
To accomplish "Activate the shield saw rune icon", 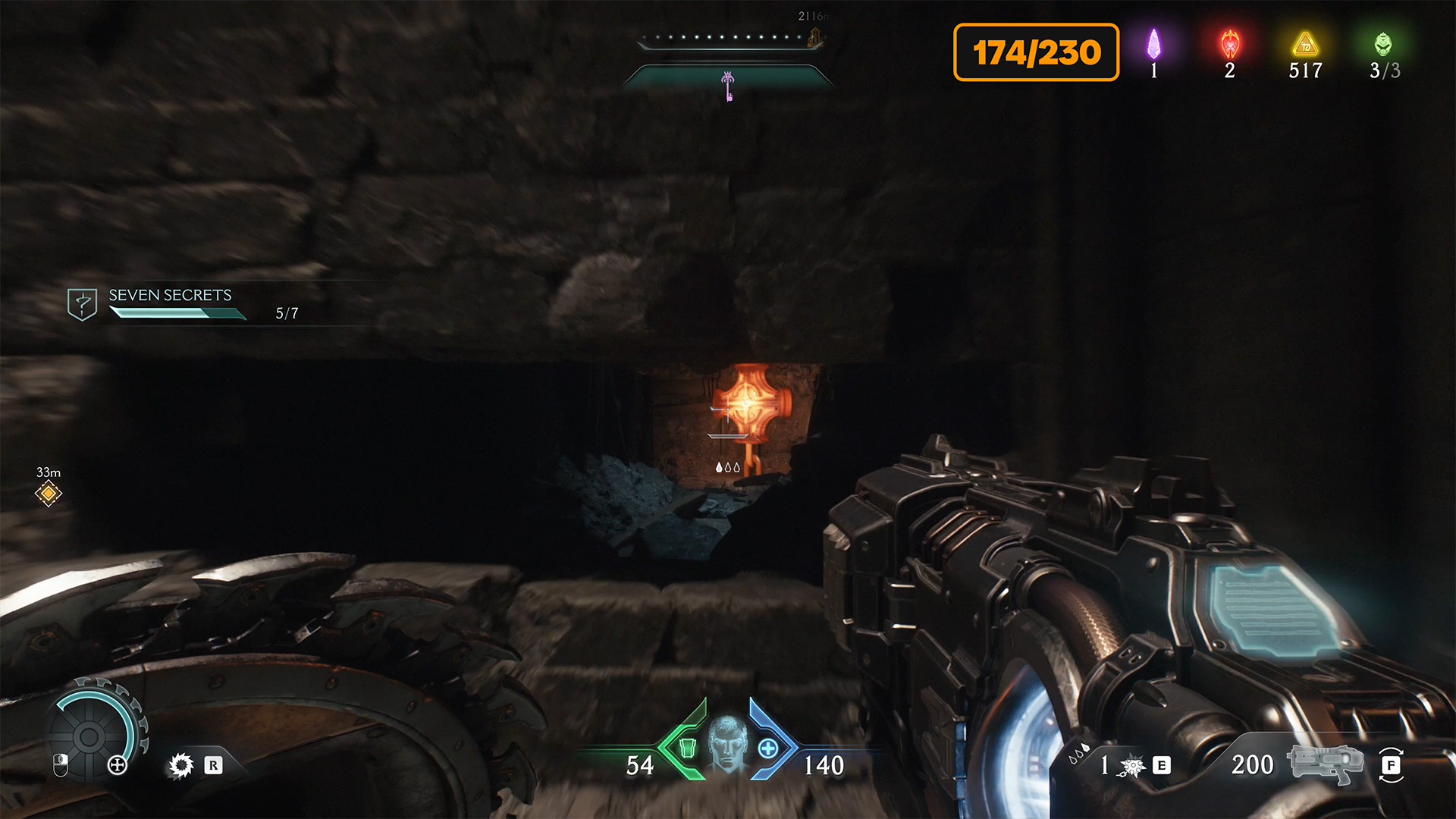I will pyautogui.click(x=181, y=765).
